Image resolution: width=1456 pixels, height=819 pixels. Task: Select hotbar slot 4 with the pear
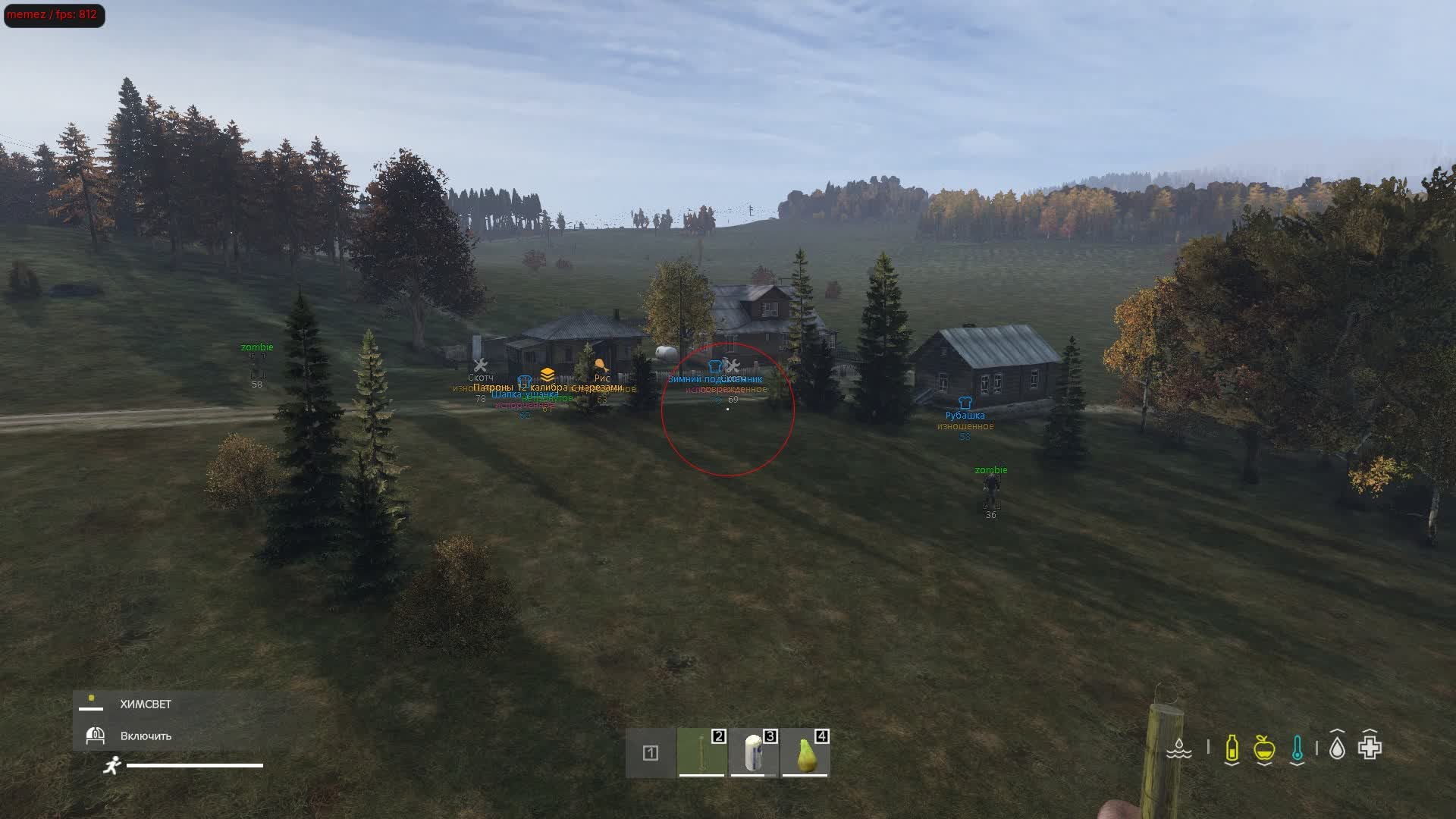pos(805,755)
